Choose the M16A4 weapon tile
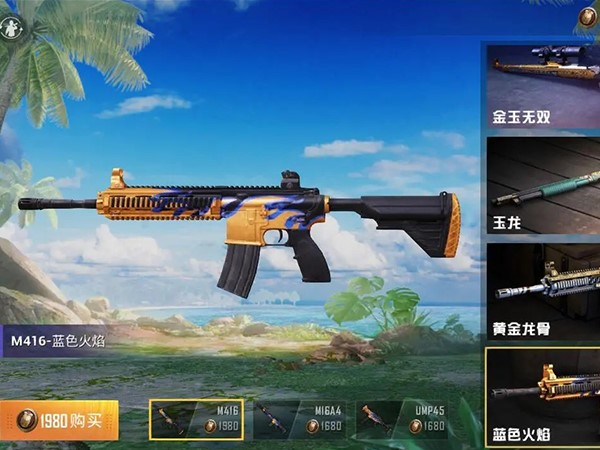Image resolution: width=600 pixels, height=450 pixels. (x=299, y=419)
